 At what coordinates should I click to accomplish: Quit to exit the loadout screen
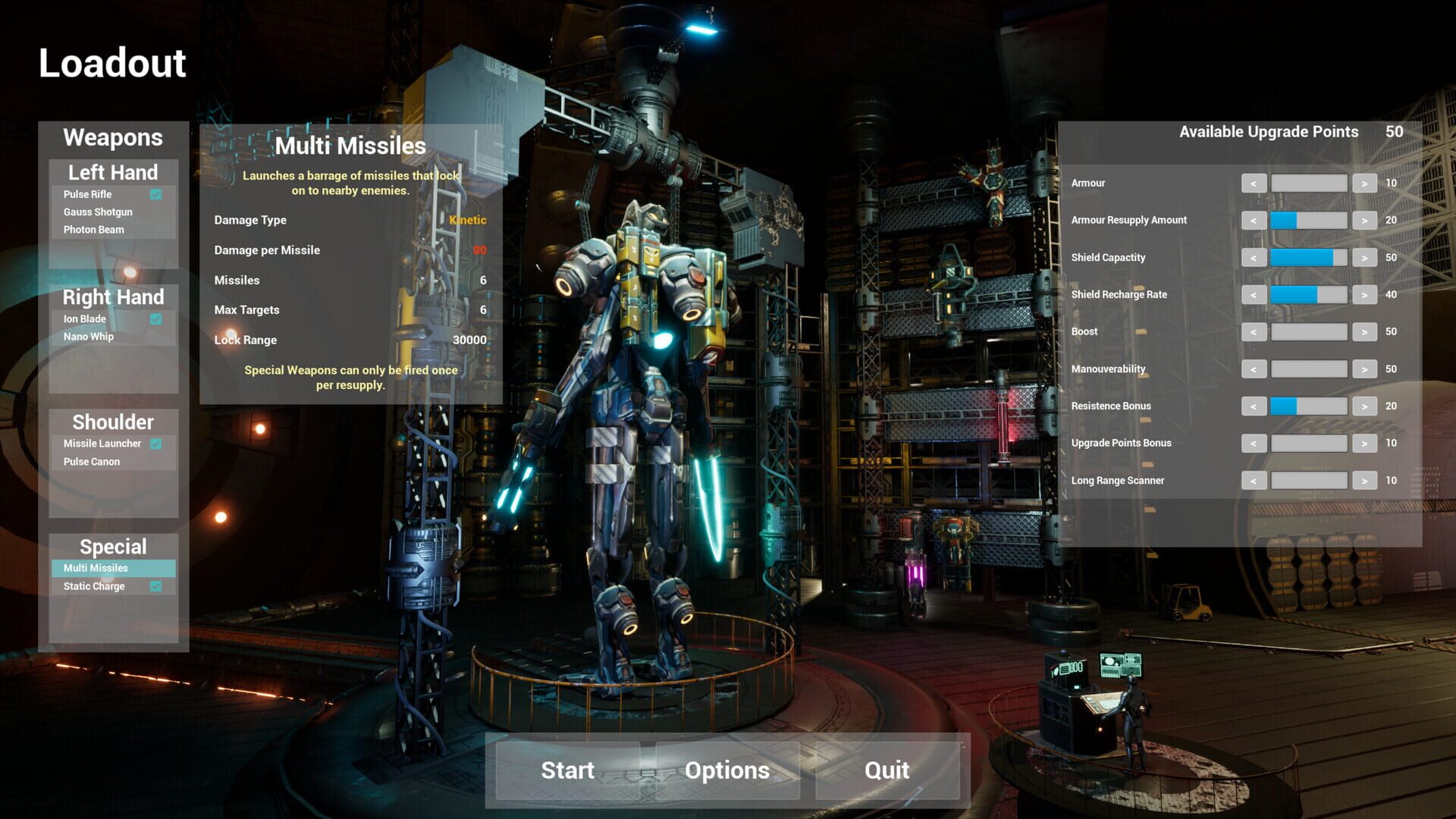[x=887, y=770]
